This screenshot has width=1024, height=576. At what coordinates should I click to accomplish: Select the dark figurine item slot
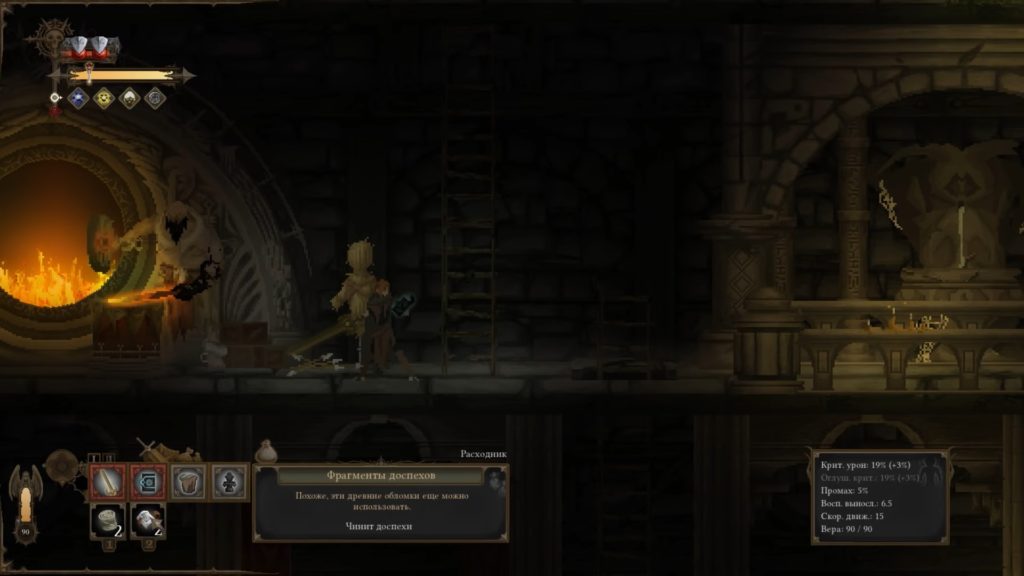click(230, 482)
